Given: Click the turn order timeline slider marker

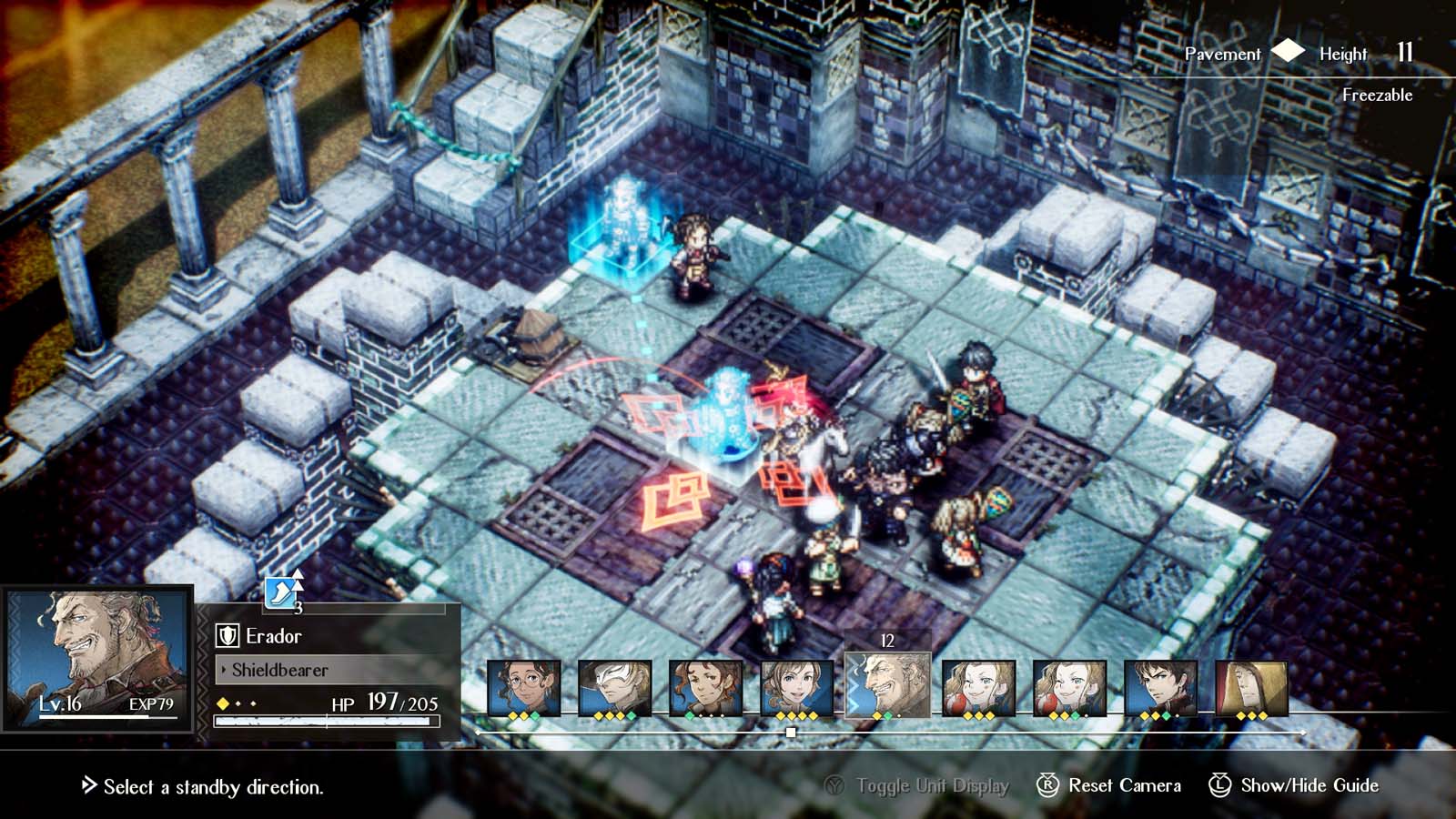Looking at the screenshot, I should tap(790, 733).
